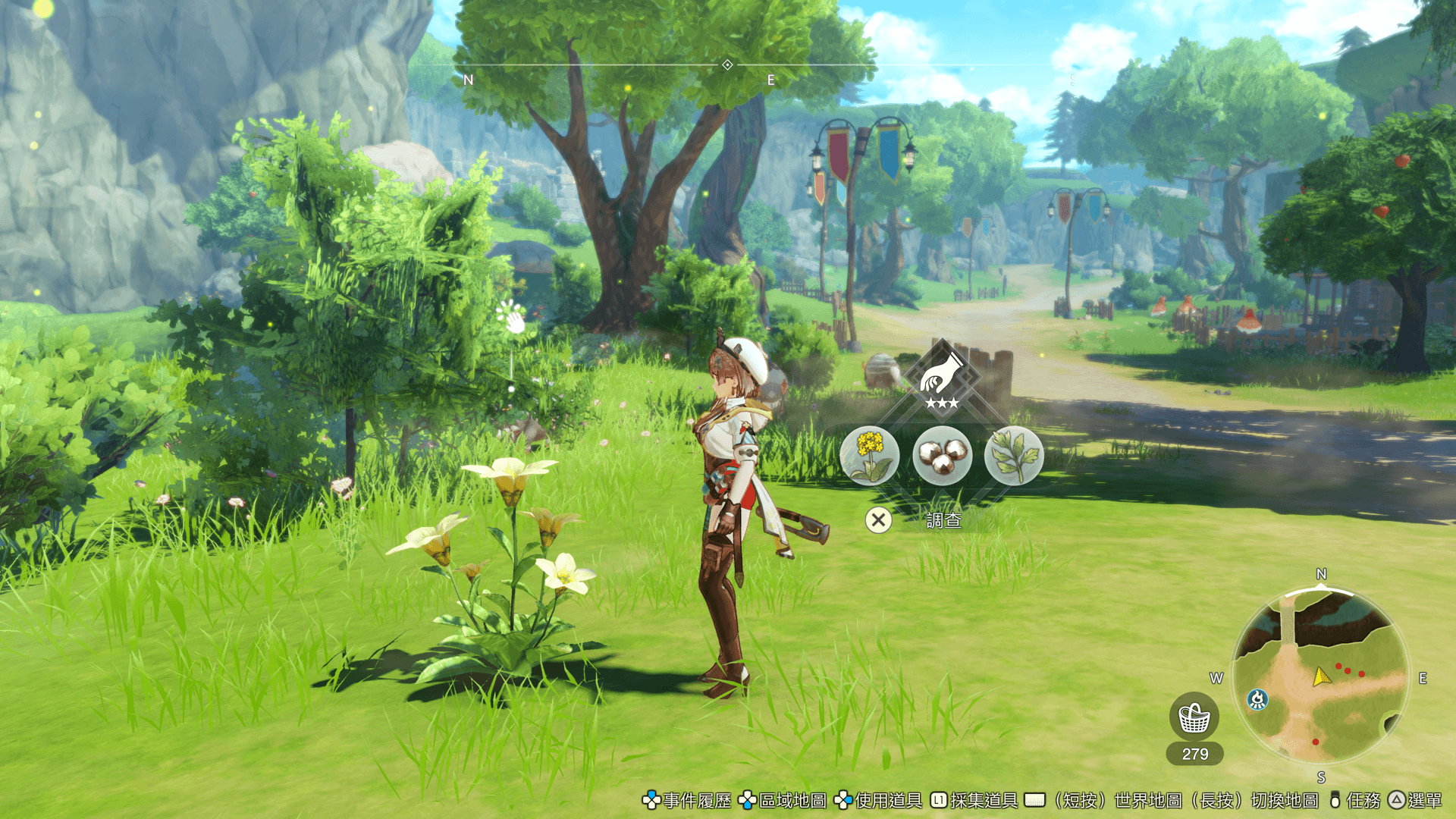Choose the white cotton bolls item

pos(942,455)
